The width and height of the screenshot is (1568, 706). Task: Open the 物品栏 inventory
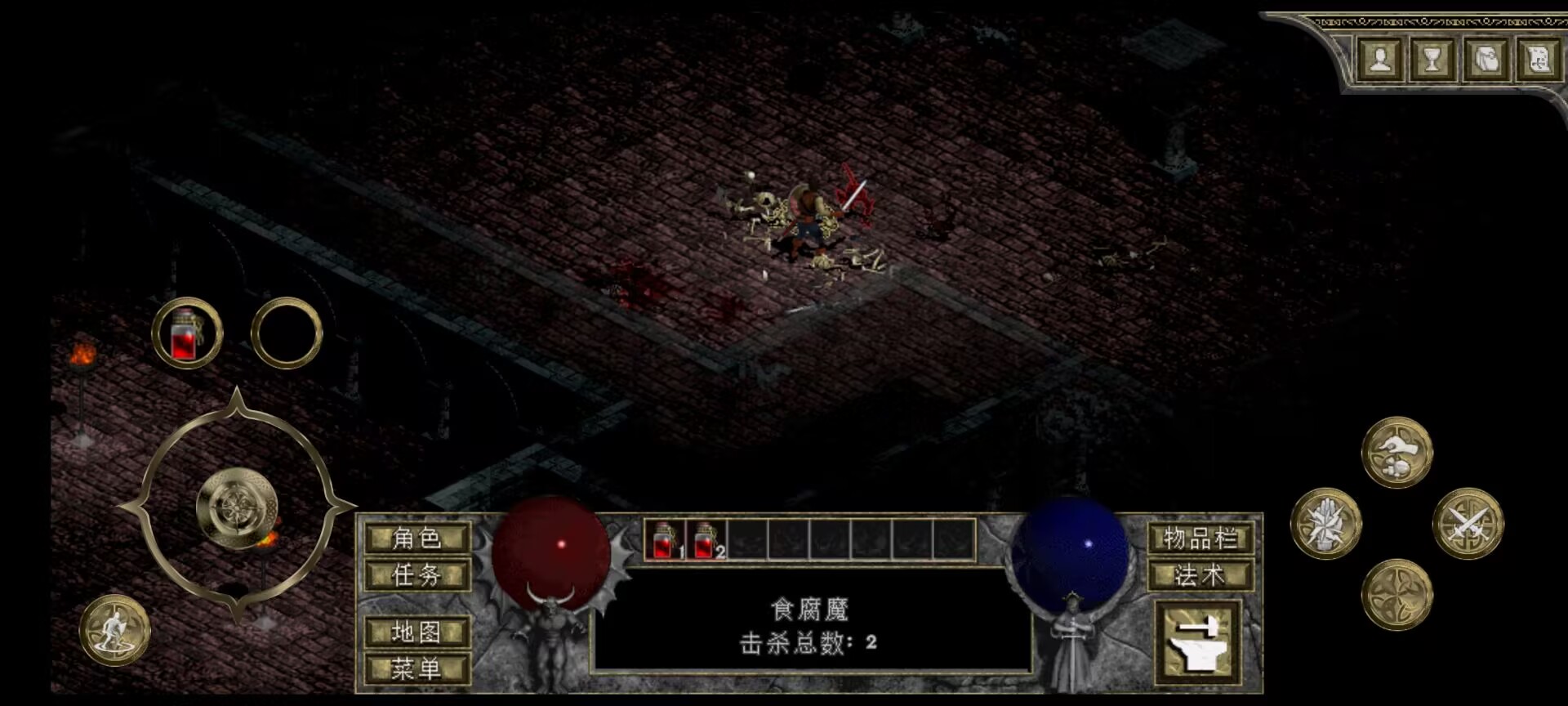1200,538
